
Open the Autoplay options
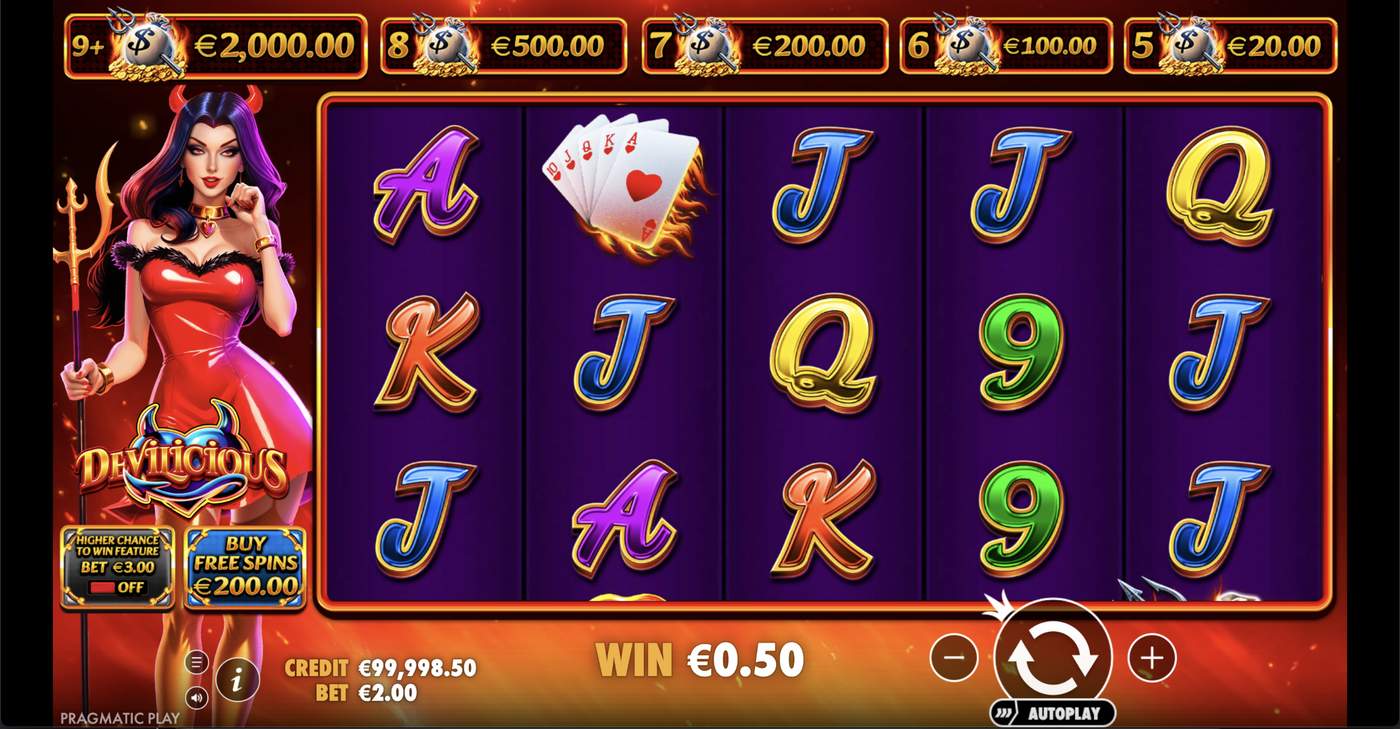[x=1053, y=713]
